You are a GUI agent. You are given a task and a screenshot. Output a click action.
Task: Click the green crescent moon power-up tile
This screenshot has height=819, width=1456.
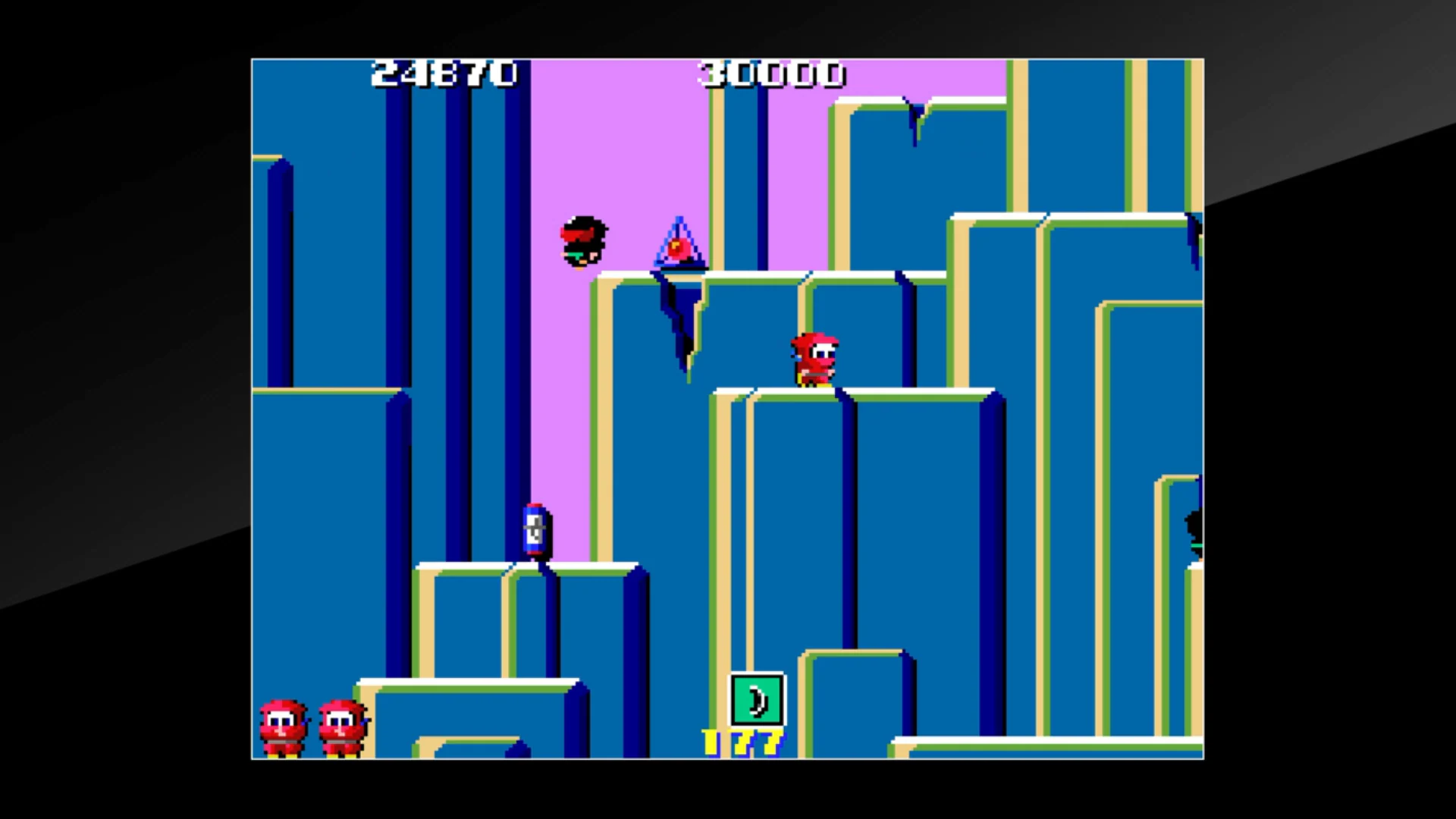[756, 698]
